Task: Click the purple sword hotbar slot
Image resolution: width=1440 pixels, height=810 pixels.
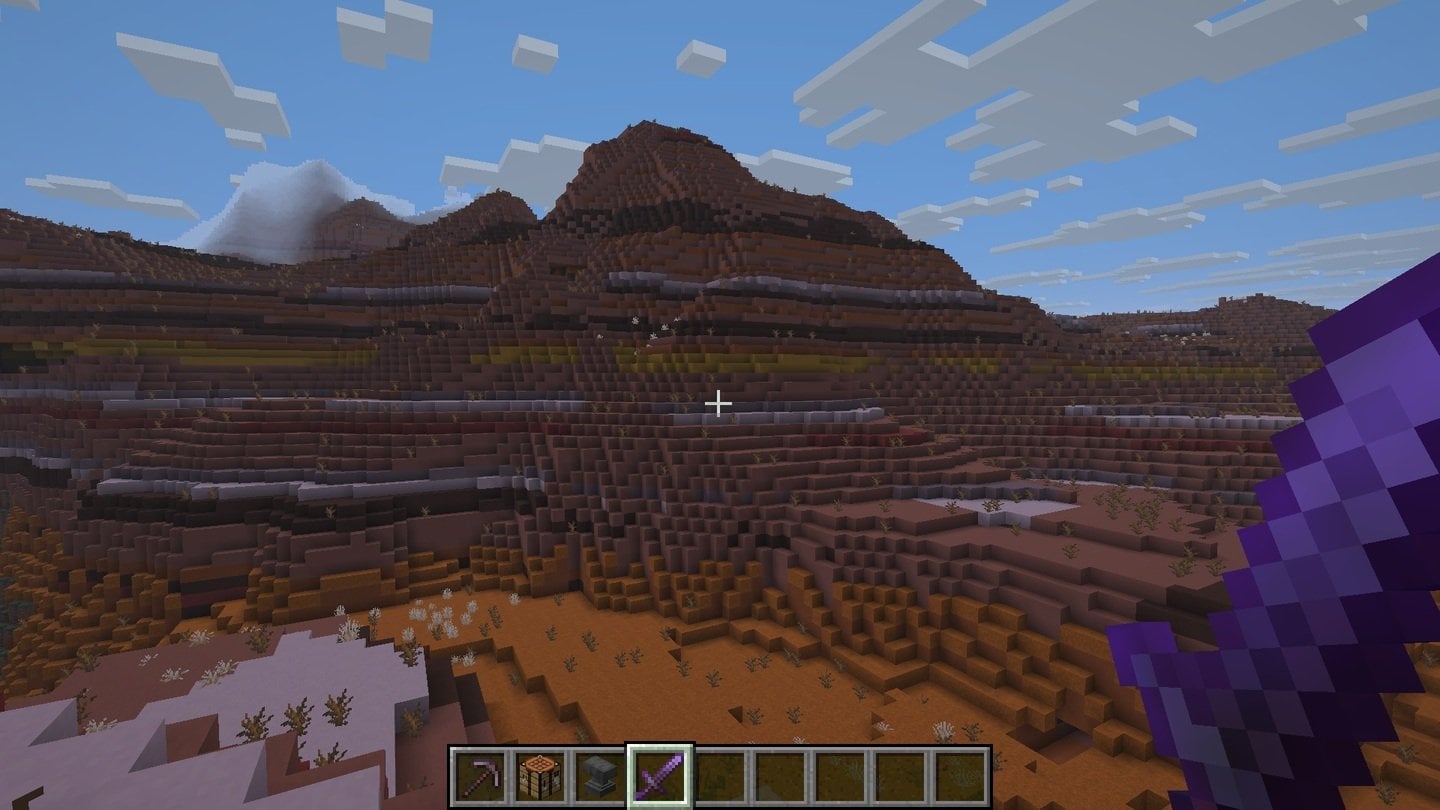Action: click(660, 777)
